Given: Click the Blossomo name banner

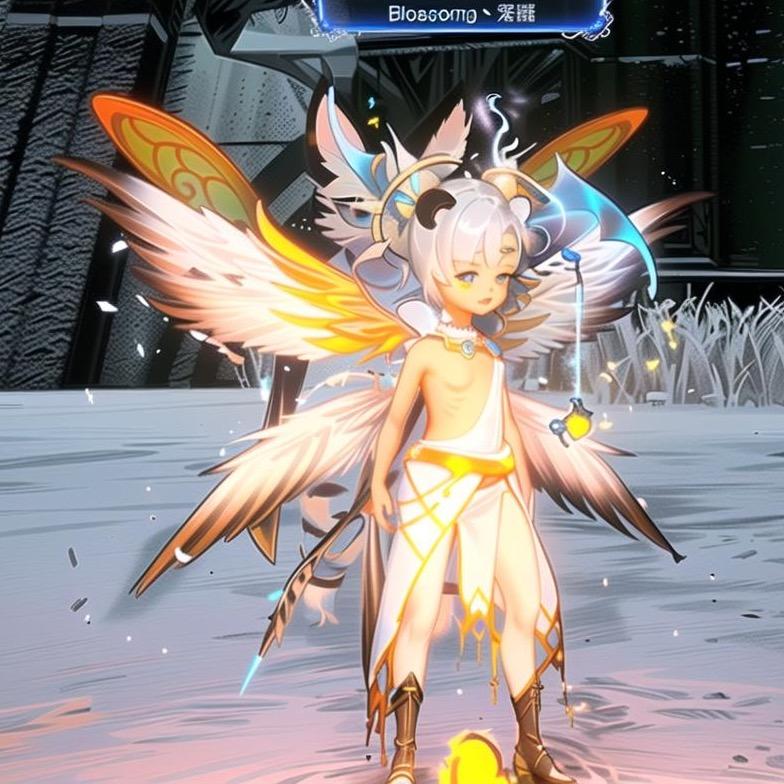Looking at the screenshot, I should click(x=462, y=17).
